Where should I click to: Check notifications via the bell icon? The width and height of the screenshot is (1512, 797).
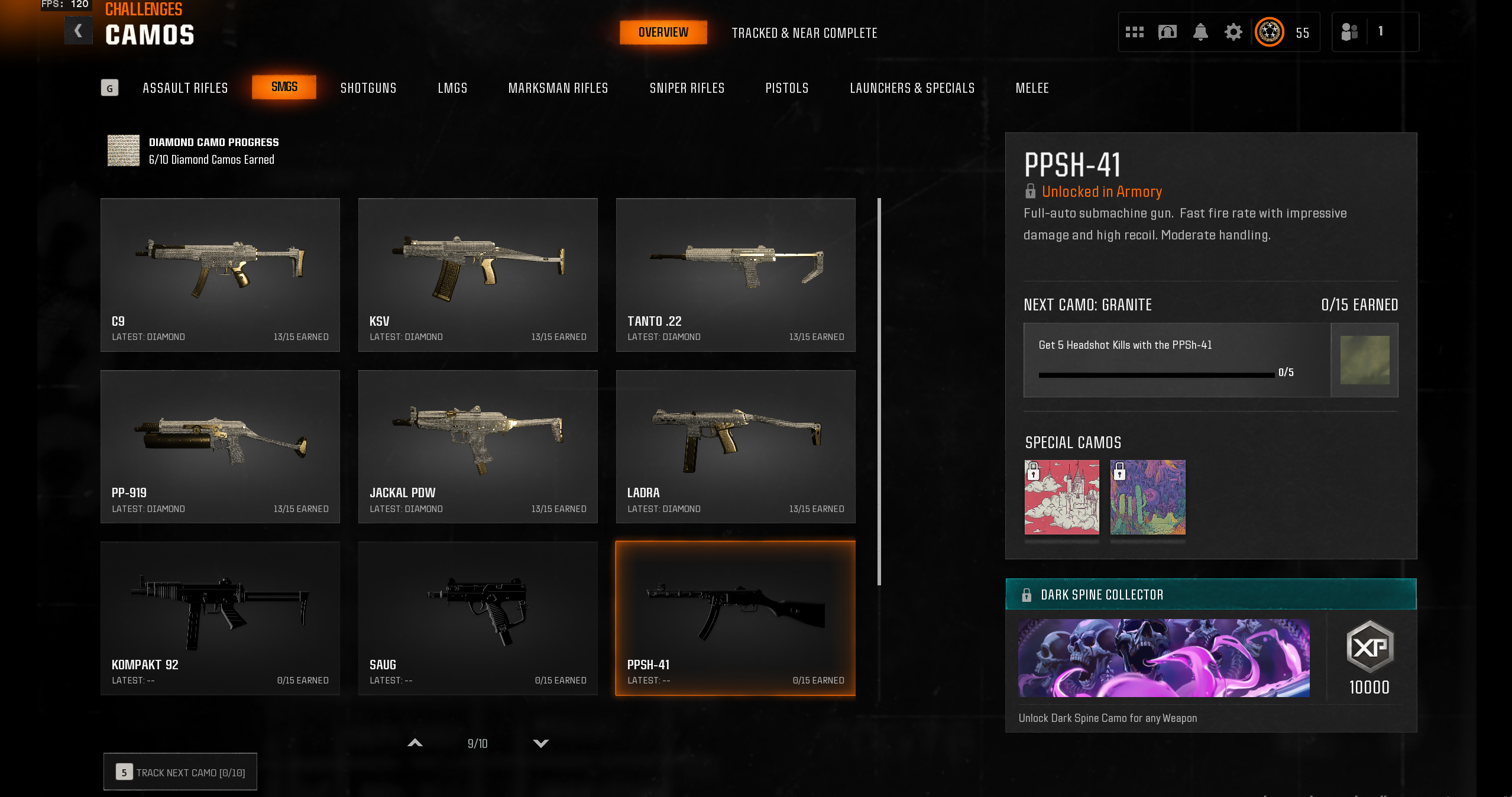tap(1200, 32)
